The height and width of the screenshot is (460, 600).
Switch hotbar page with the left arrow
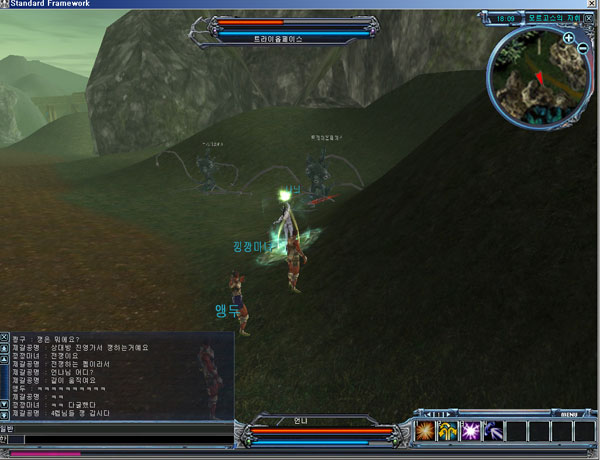(x=428, y=413)
